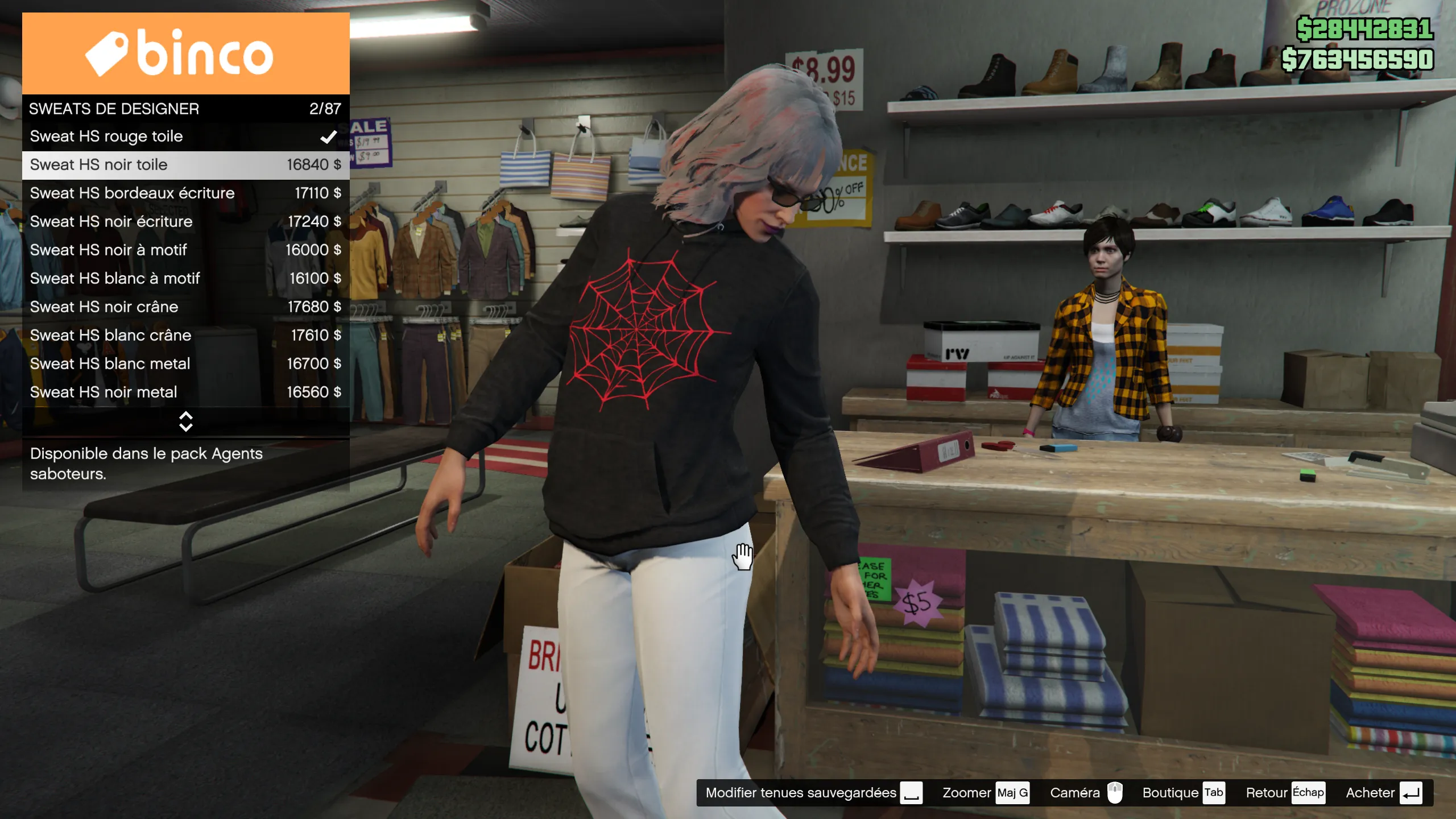
Task: Activate the Zoomer control
Action: click(x=985, y=793)
